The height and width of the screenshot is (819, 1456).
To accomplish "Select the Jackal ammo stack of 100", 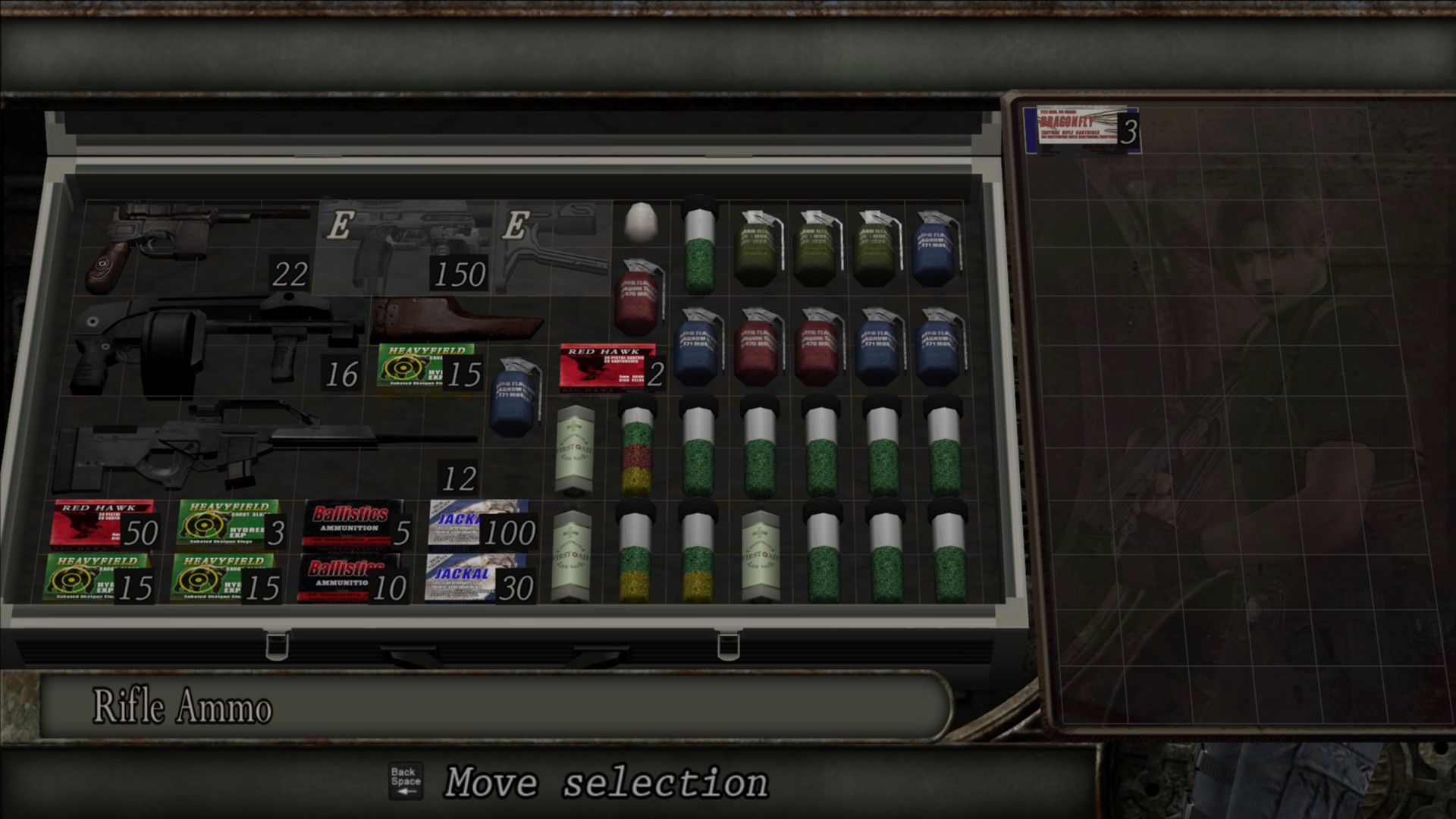I will click(478, 523).
